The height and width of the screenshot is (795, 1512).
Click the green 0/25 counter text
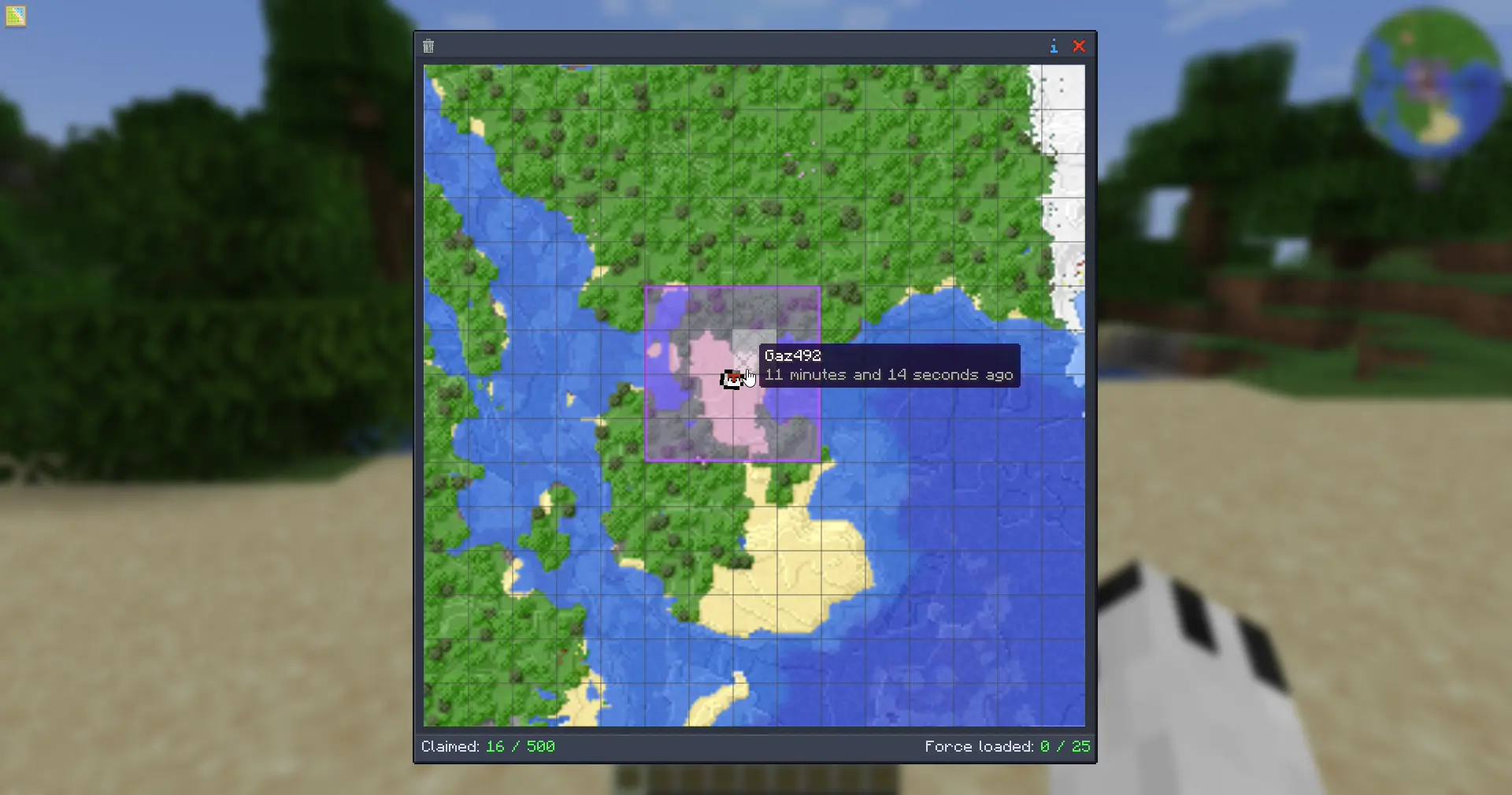pos(1065,746)
